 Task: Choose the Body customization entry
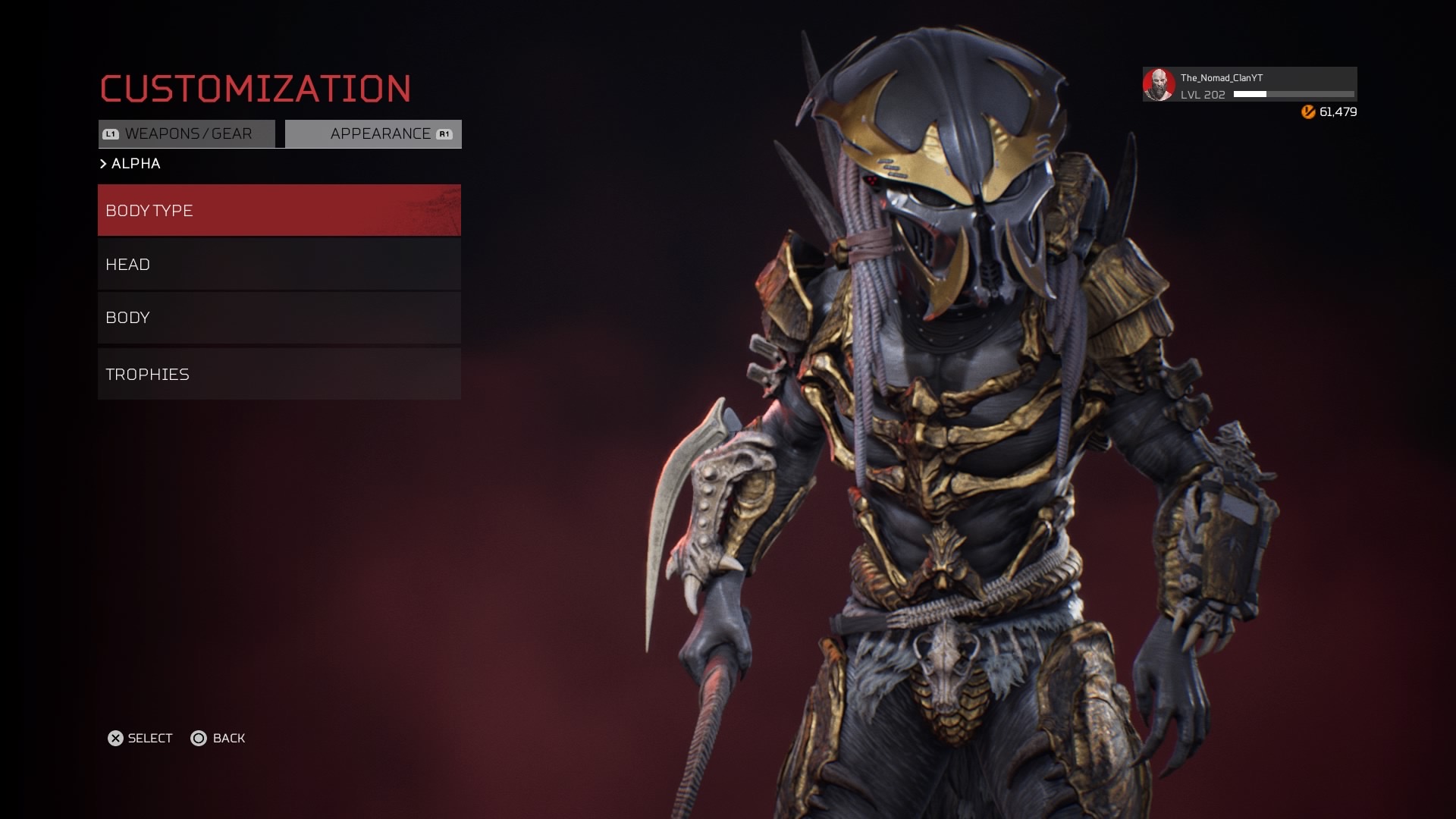click(x=279, y=318)
